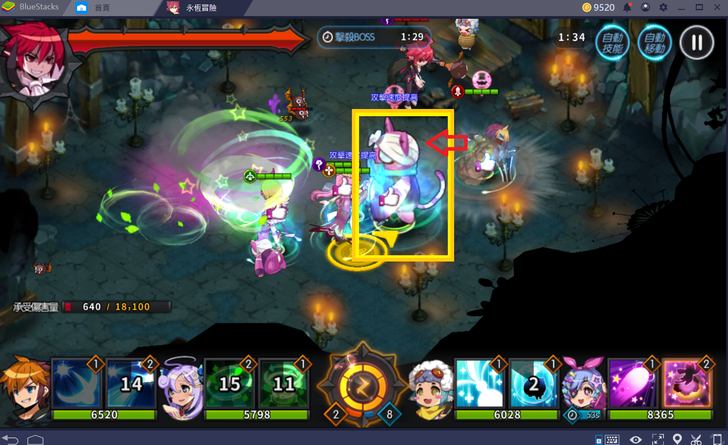Toggle the 自動技能 auto-skill button
The height and width of the screenshot is (445, 728).
point(611,43)
